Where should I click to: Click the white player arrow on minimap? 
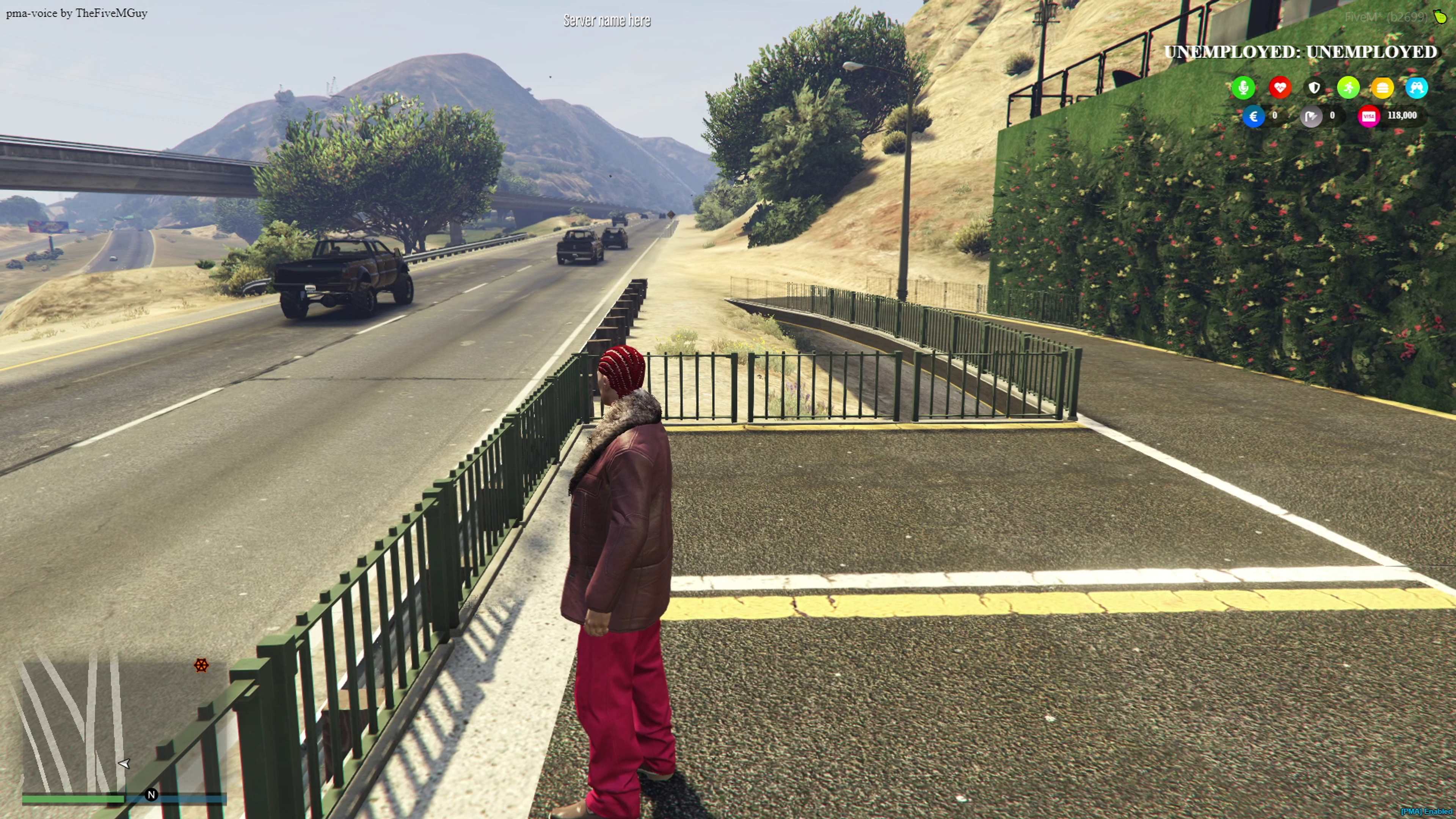click(x=124, y=764)
